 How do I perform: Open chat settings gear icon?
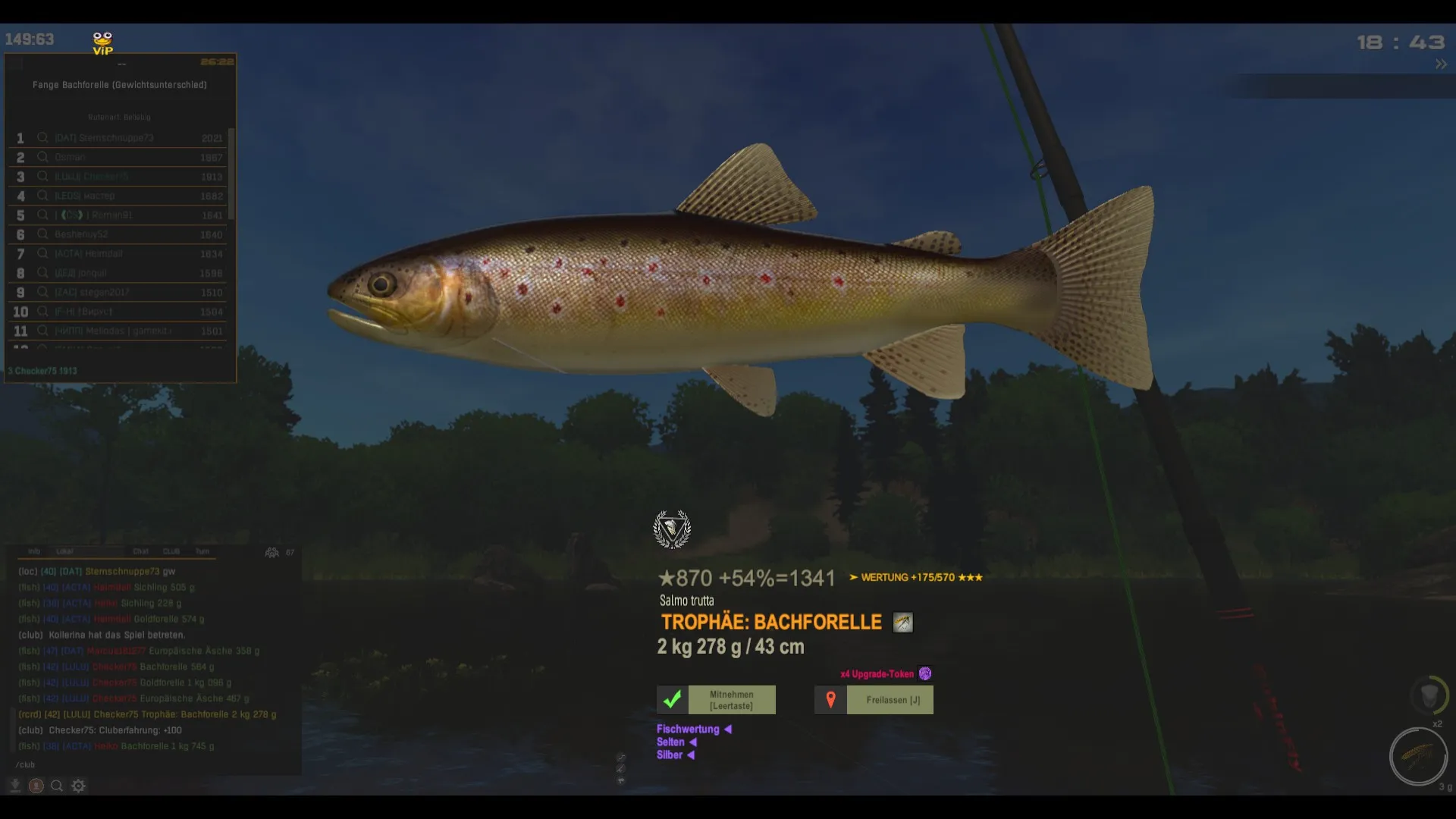78,786
